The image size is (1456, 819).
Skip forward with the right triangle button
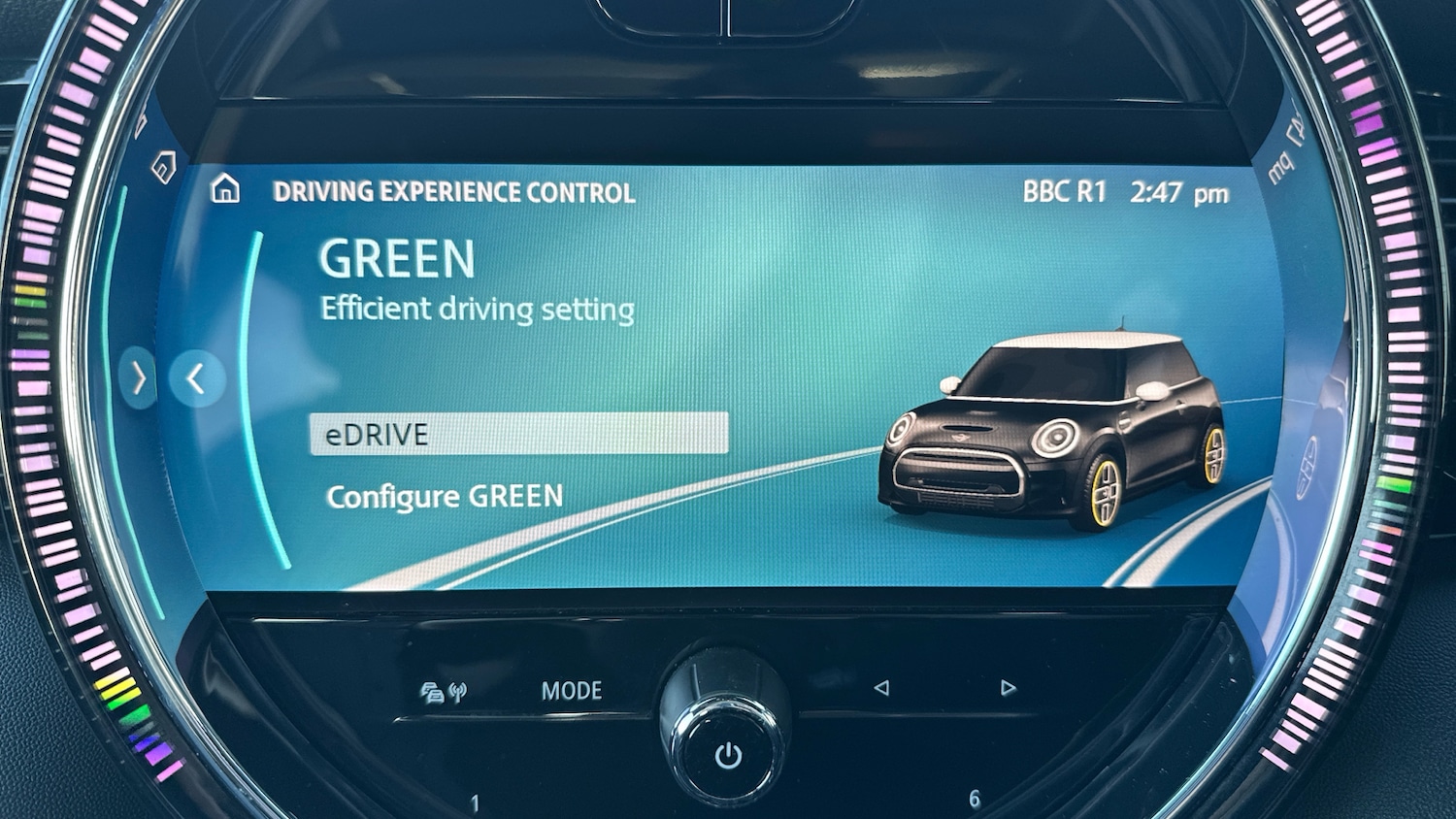(x=1008, y=688)
